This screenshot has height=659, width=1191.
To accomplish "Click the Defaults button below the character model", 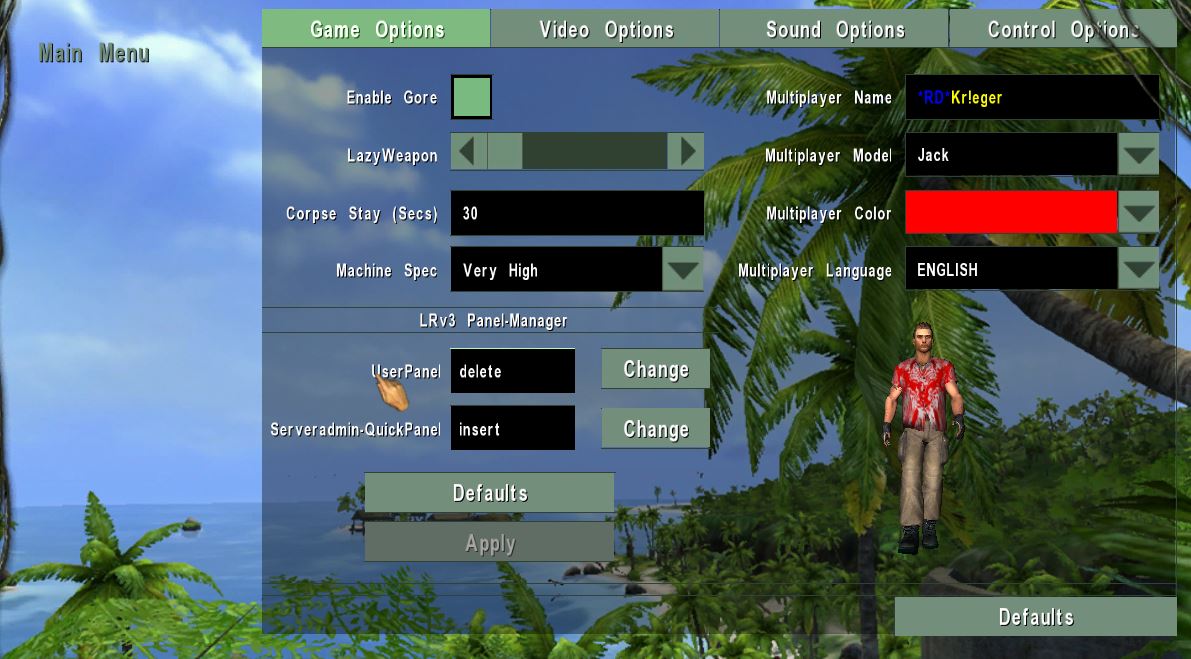I will [1035, 617].
